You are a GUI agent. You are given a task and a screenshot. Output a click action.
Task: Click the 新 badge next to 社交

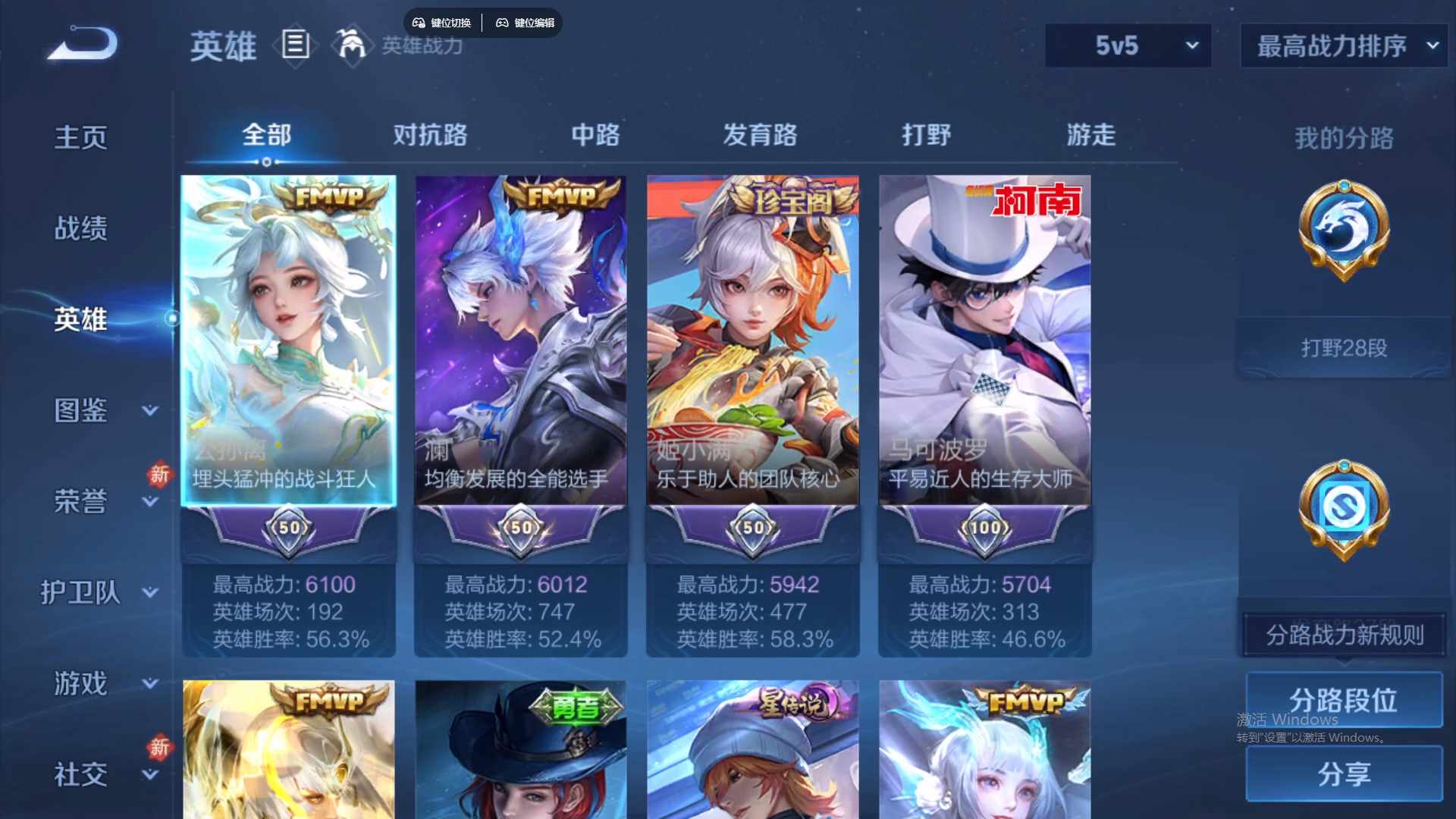(x=159, y=745)
